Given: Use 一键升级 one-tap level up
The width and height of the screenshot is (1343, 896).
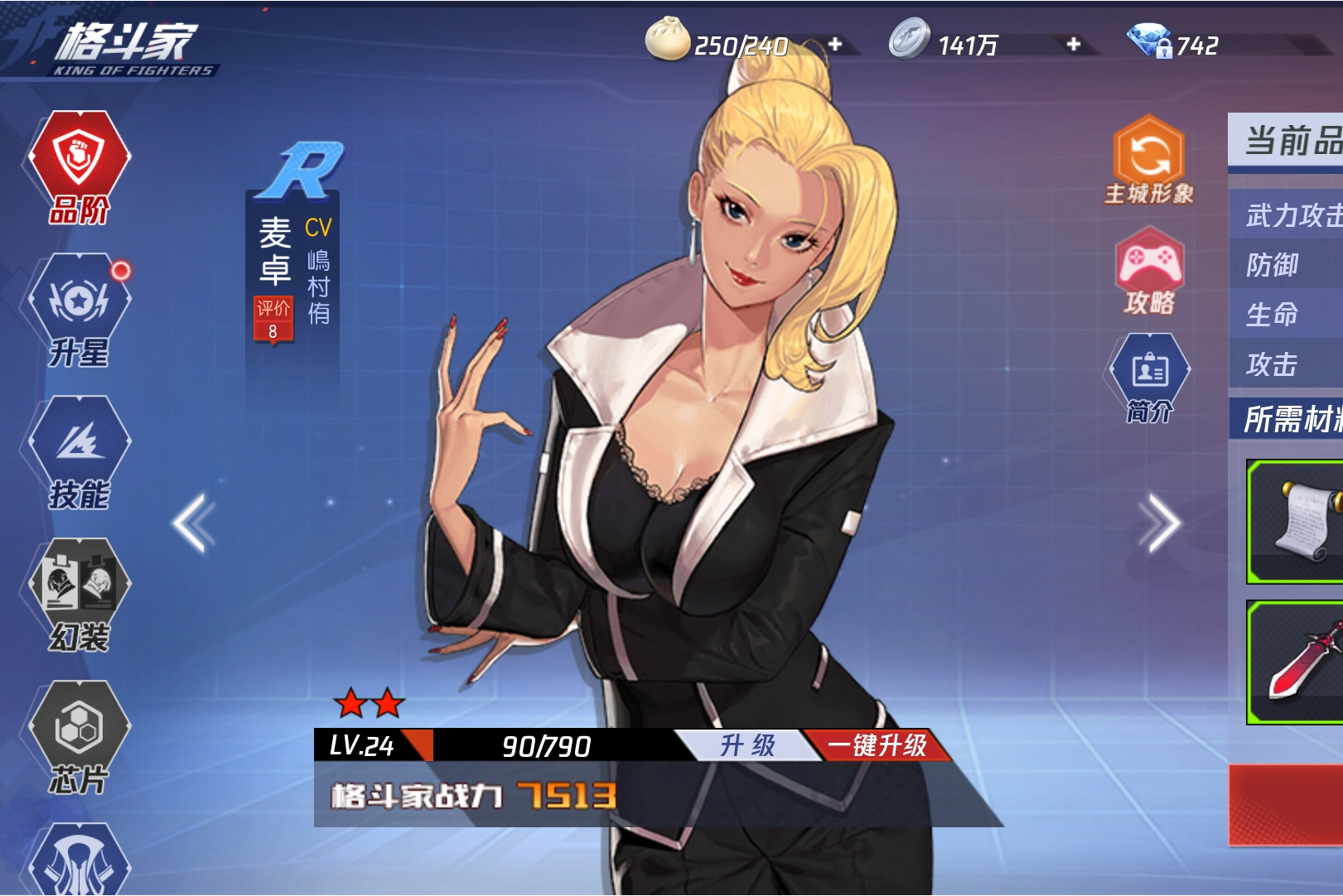Looking at the screenshot, I should click(877, 745).
